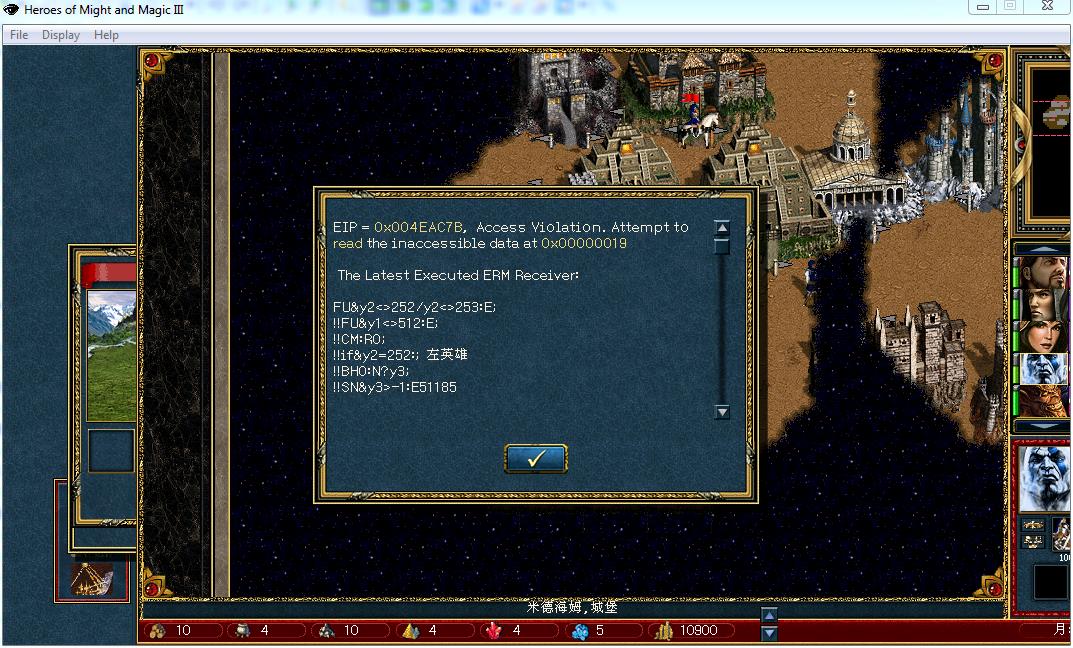Minimize the game window
This screenshot has width=1073, height=648.
[x=982, y=6]
